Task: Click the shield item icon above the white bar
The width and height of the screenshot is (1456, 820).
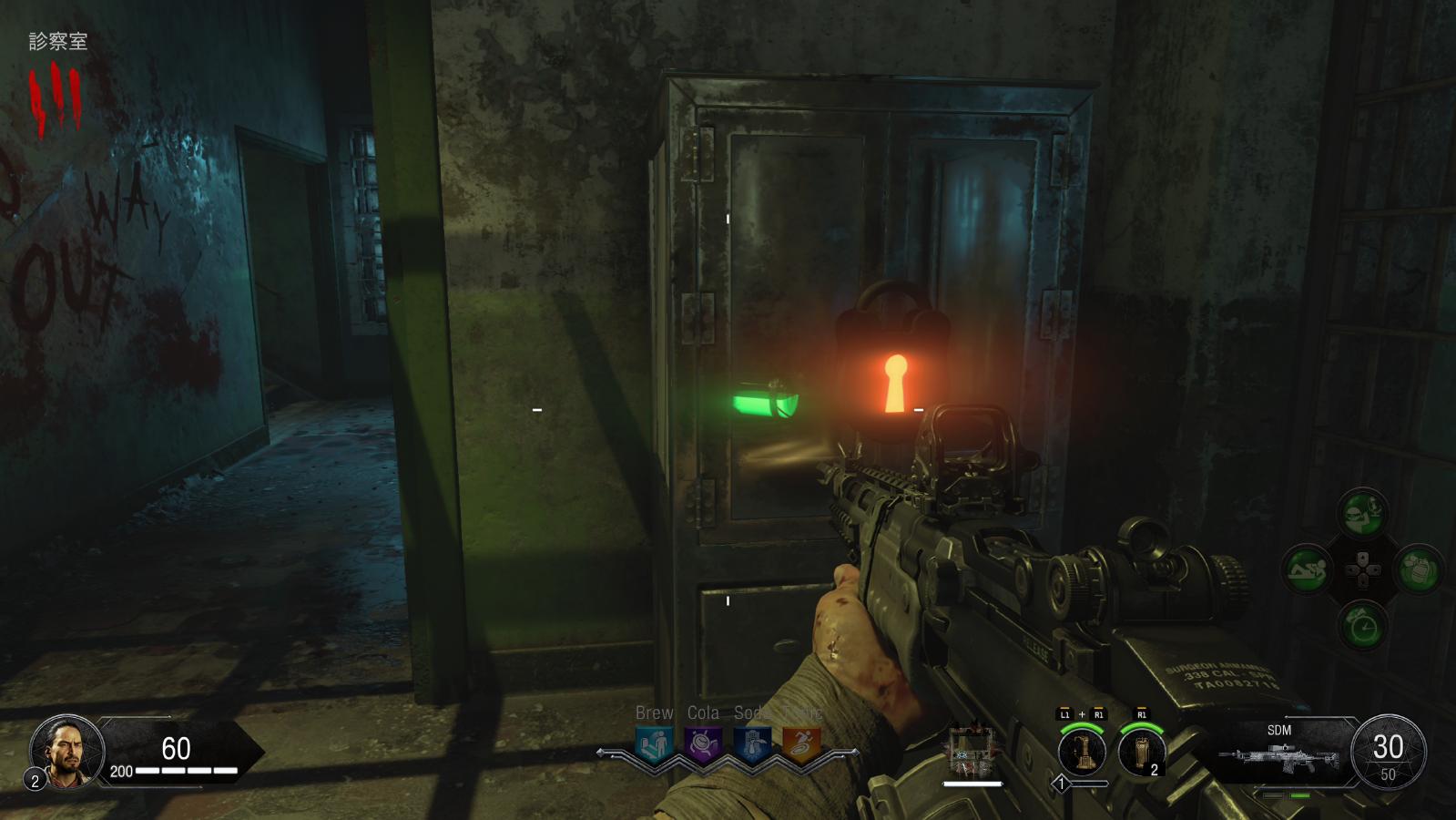Action: [971, 750]
